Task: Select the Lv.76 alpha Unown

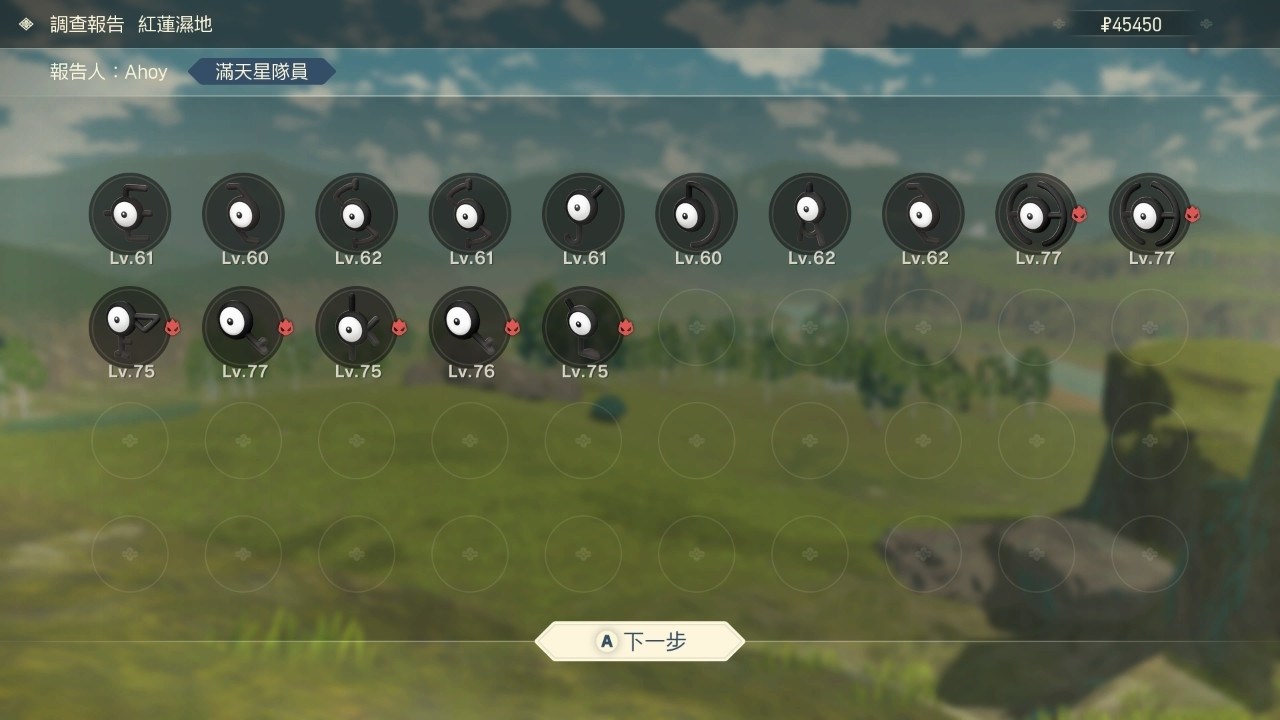Action: tap(470, 327)
